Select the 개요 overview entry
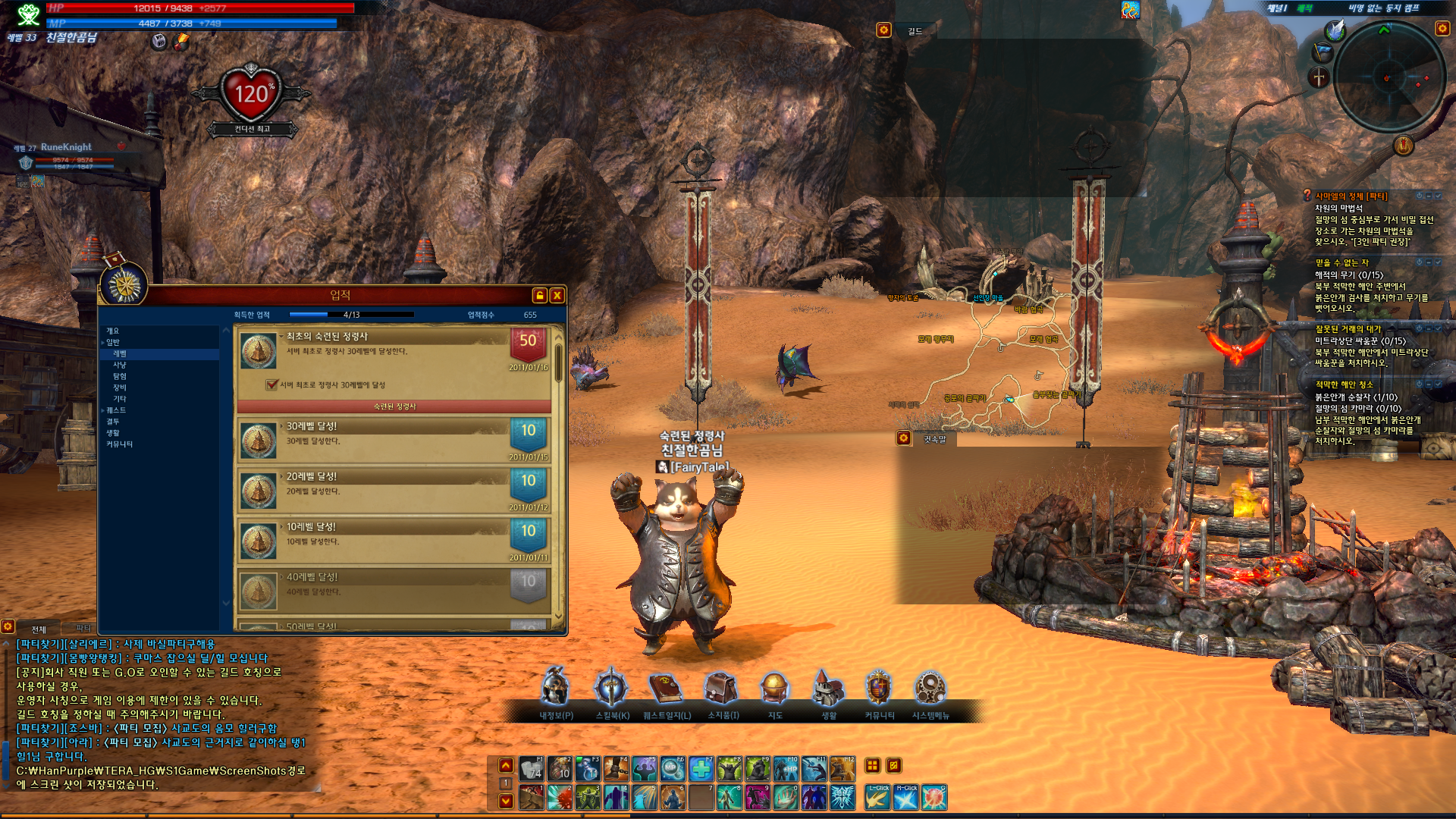This screenshot has width=1456, height=819. click(x=112, y=331)
